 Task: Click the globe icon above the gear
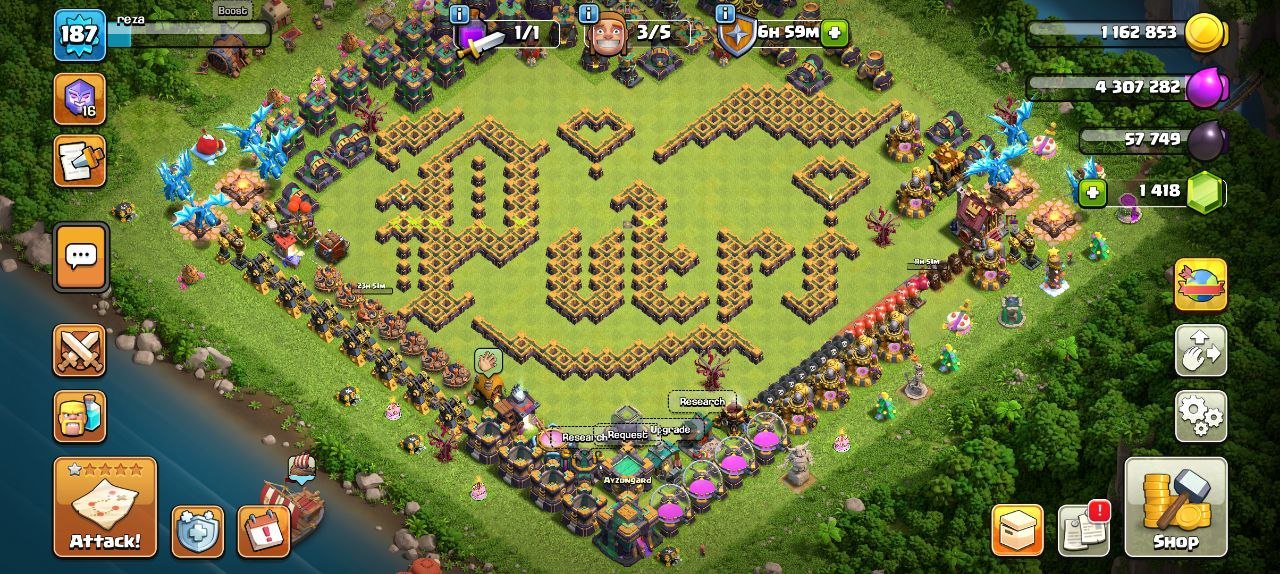point(1200,284)
